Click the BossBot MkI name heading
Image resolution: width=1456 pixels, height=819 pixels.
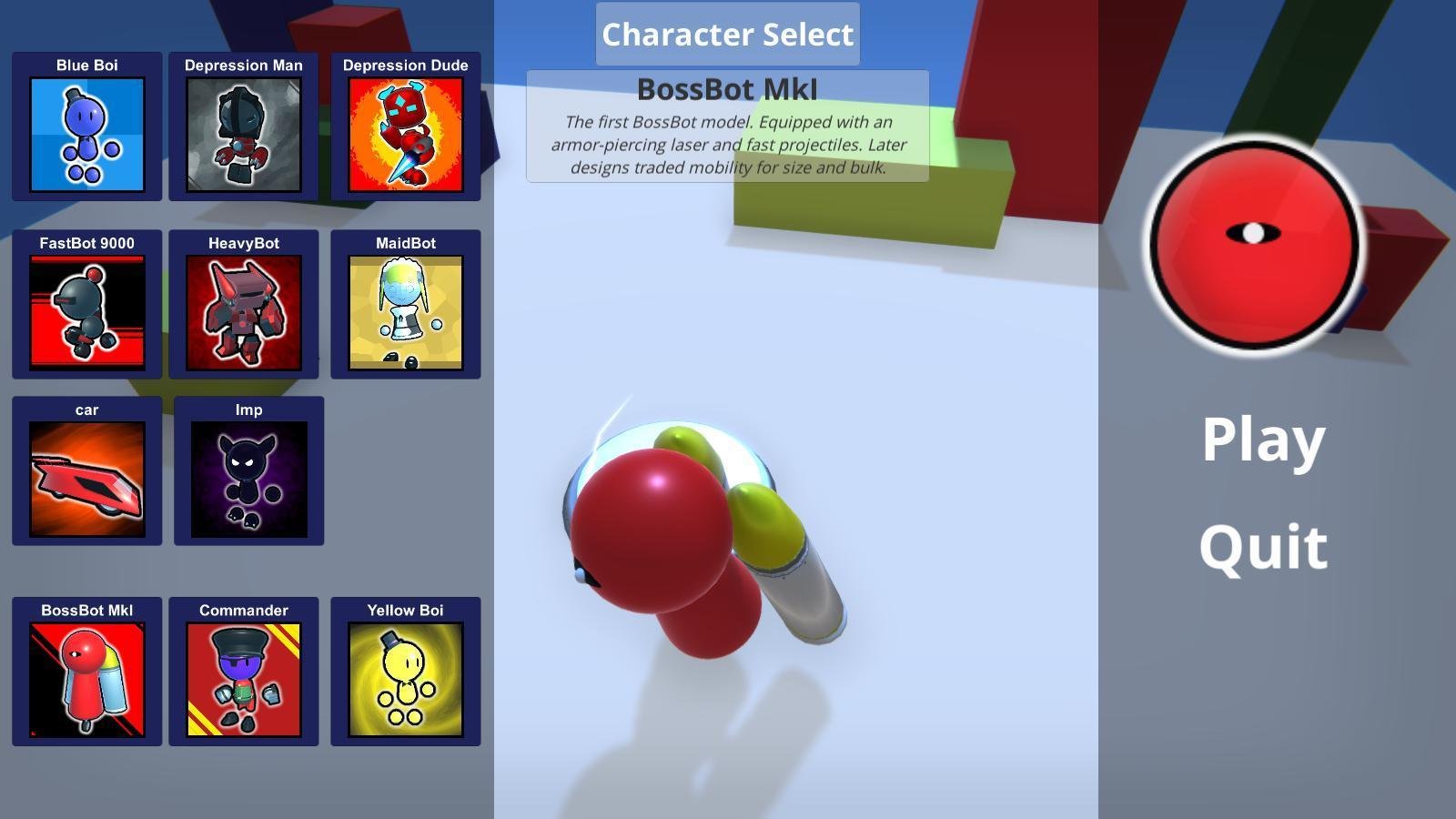(x=726, y=89)
